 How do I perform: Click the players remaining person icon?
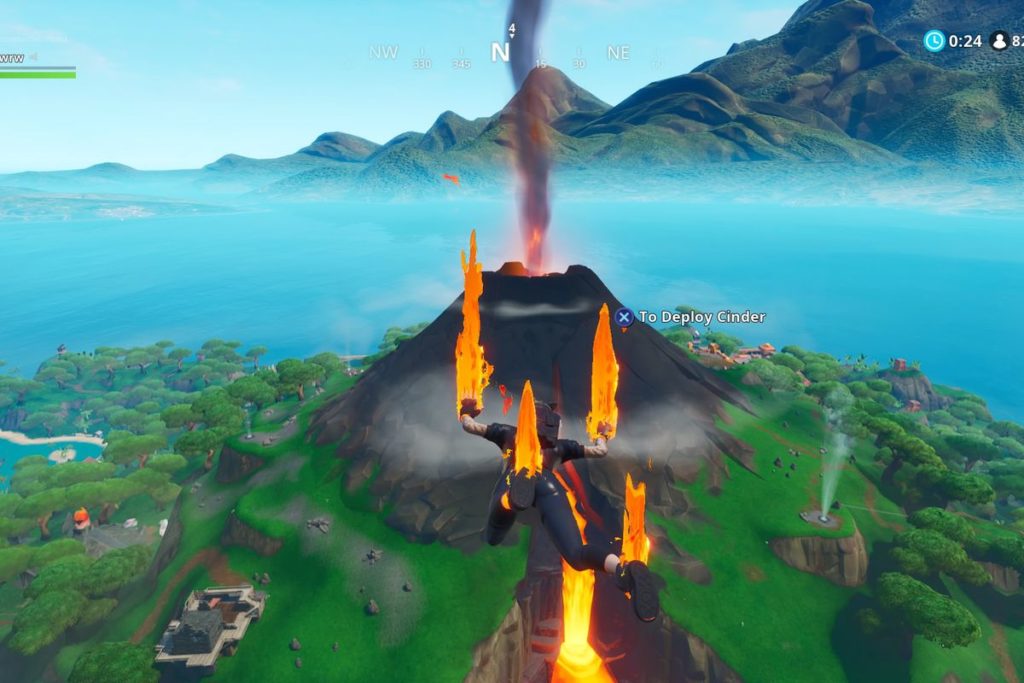pos(998,41)
